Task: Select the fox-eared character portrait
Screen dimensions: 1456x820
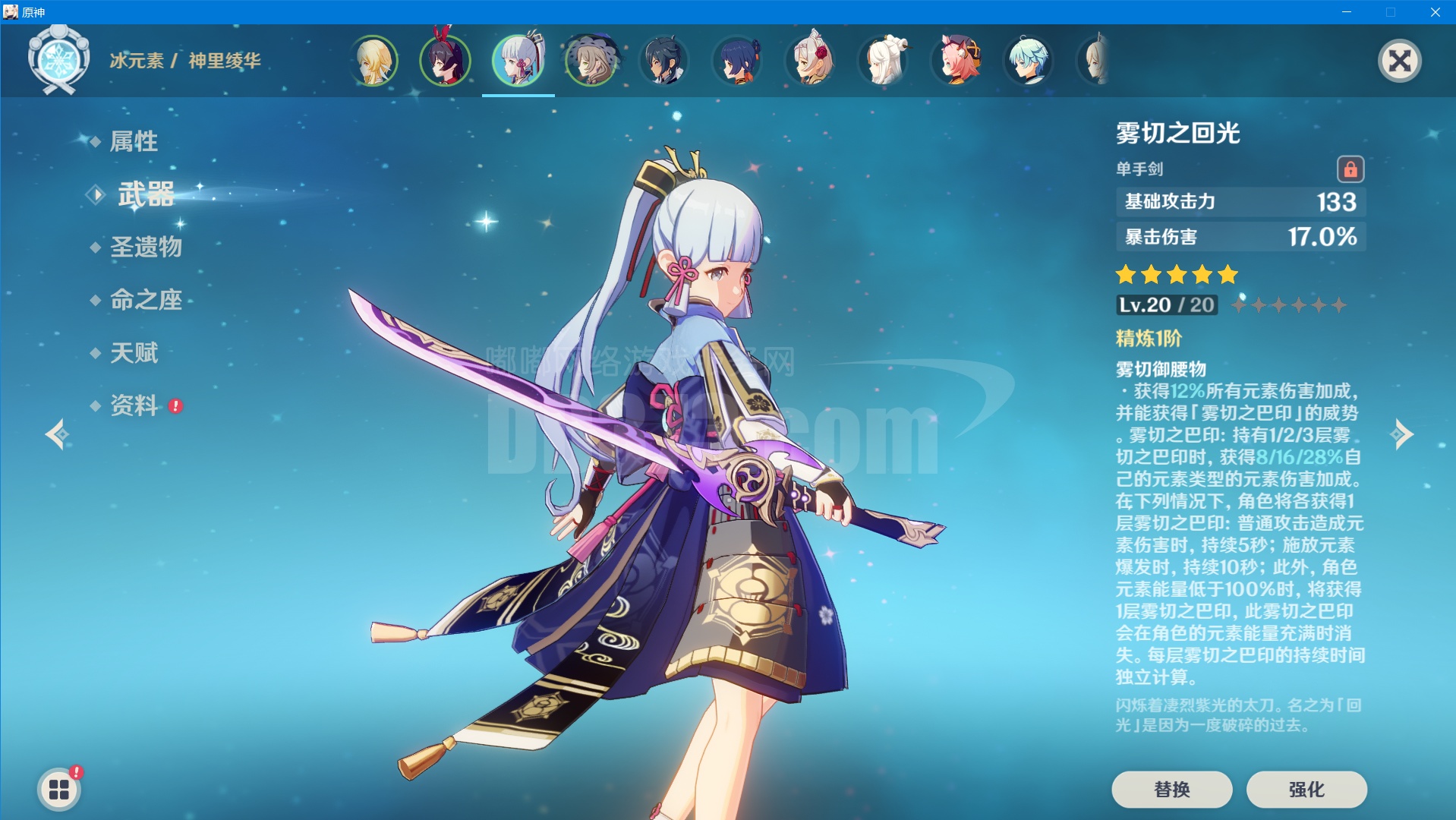Action: 811,61
